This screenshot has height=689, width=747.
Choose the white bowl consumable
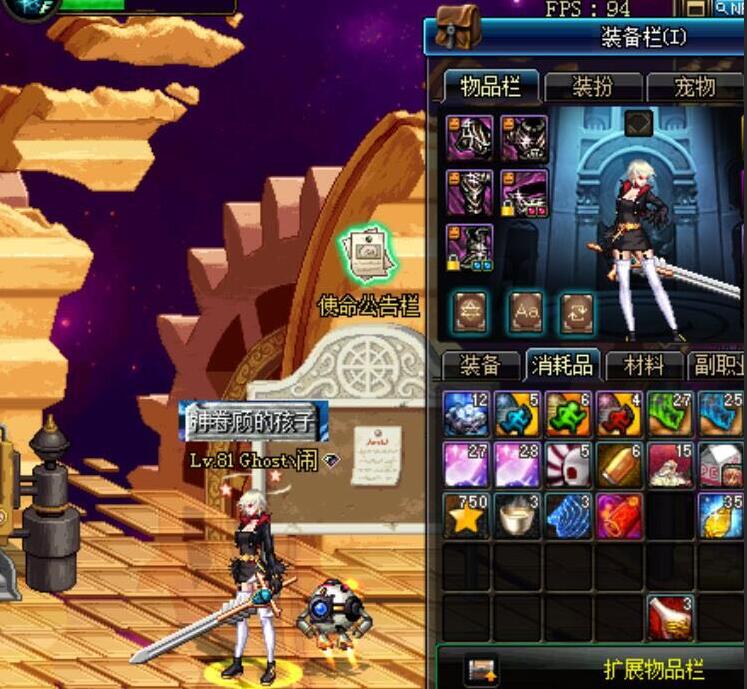(x=517, y=515)
